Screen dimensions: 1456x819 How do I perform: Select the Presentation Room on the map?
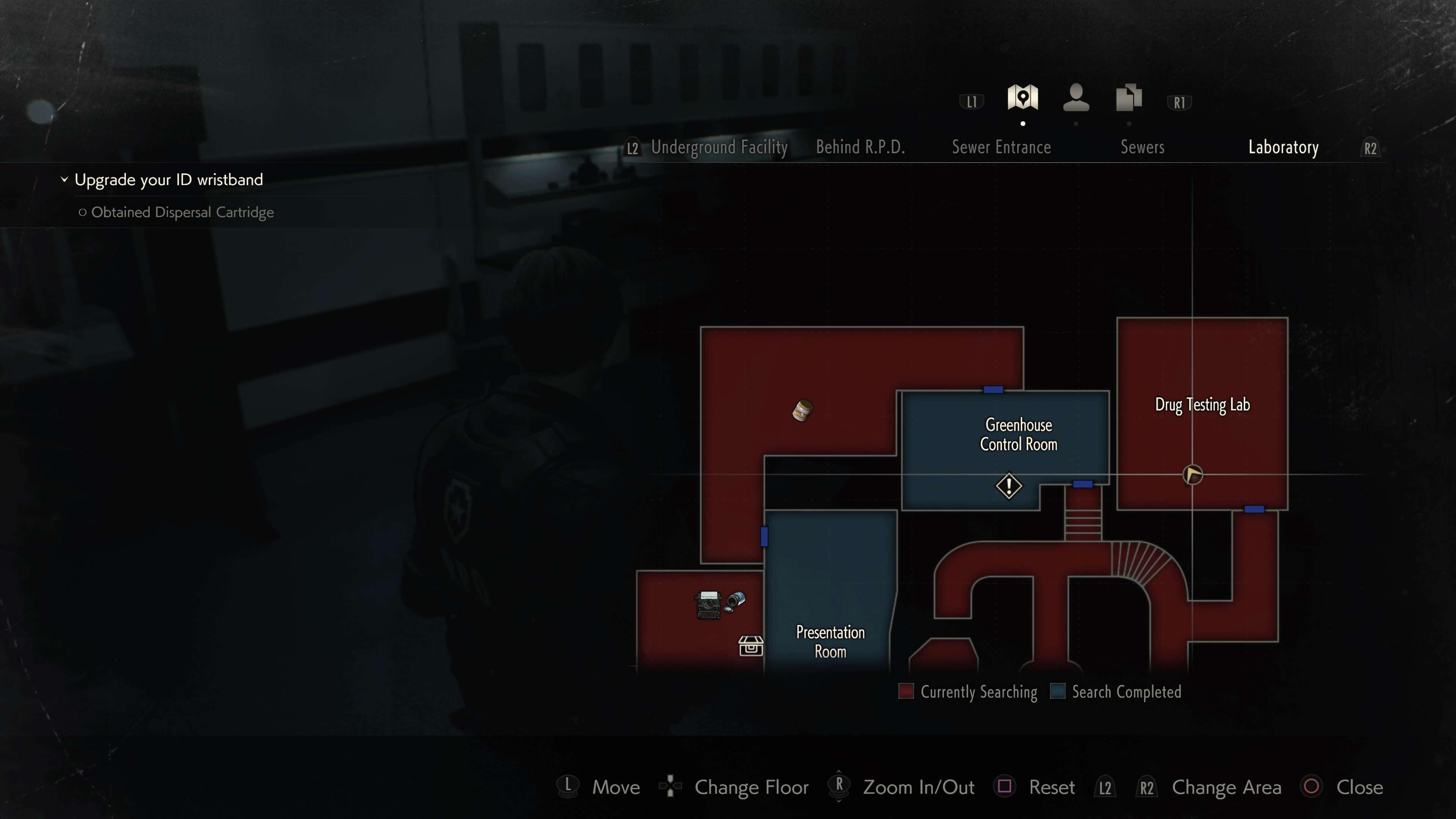[830, 642]
